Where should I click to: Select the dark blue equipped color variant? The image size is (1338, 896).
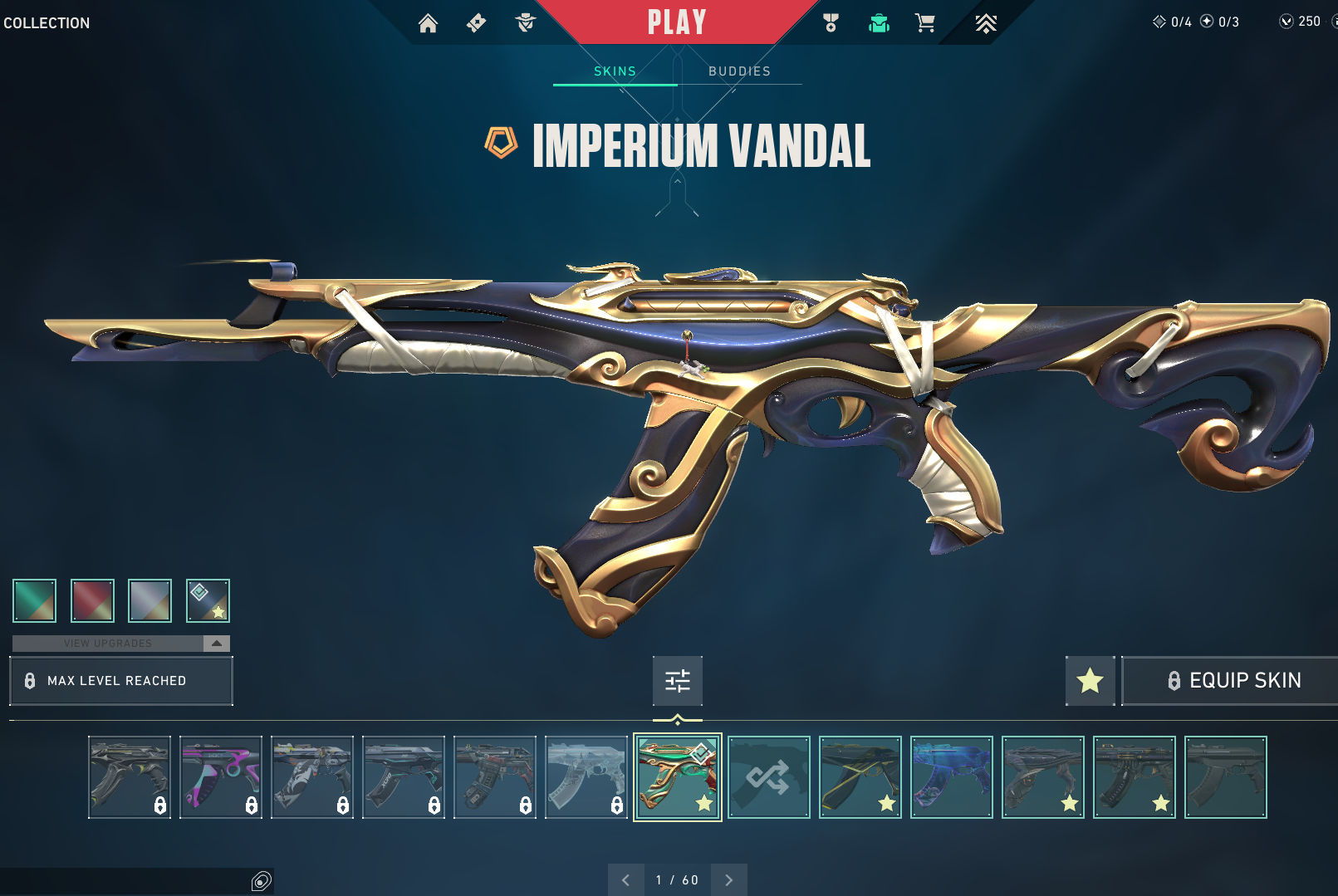point(208,600)
